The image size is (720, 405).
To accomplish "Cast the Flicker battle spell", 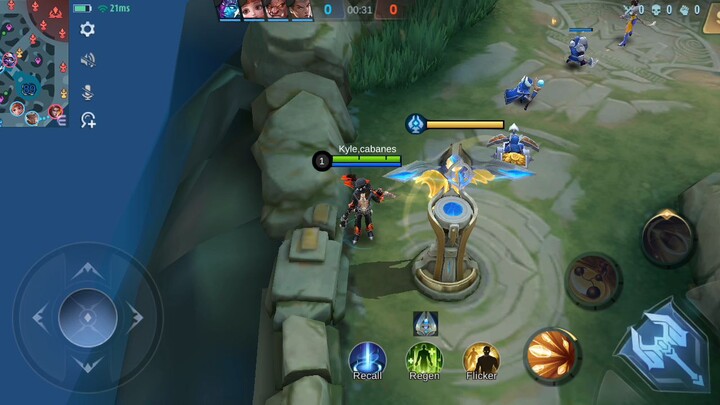I will [x=481, y=359].
